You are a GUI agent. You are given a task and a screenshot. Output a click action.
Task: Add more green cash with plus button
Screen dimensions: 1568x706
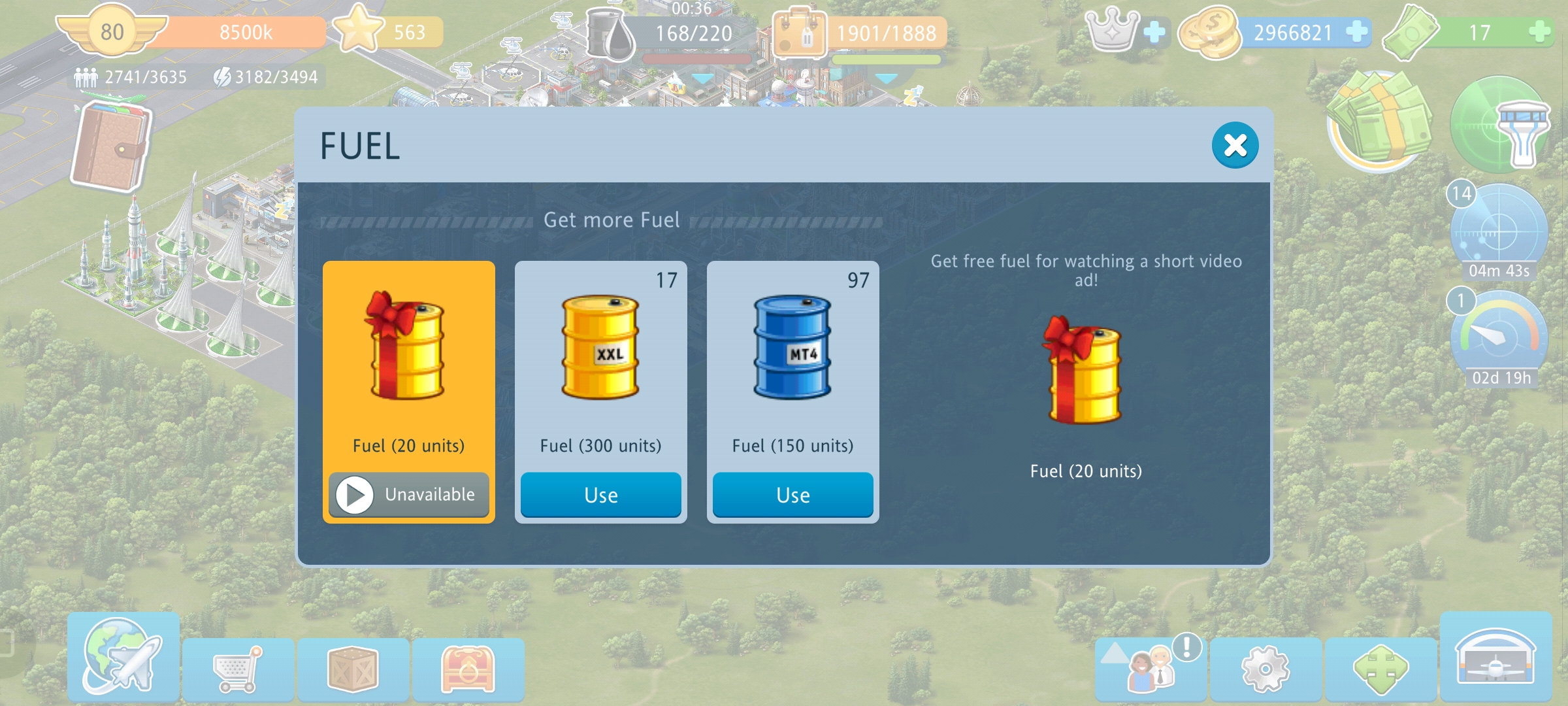pyautogui.click(x=1541, y=31)
